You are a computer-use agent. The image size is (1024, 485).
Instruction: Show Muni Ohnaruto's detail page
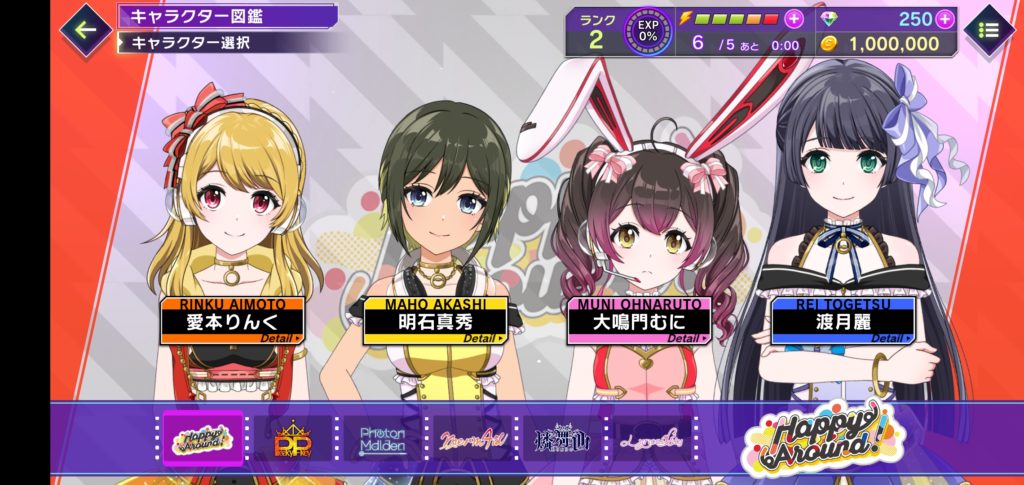click(637, 321)
